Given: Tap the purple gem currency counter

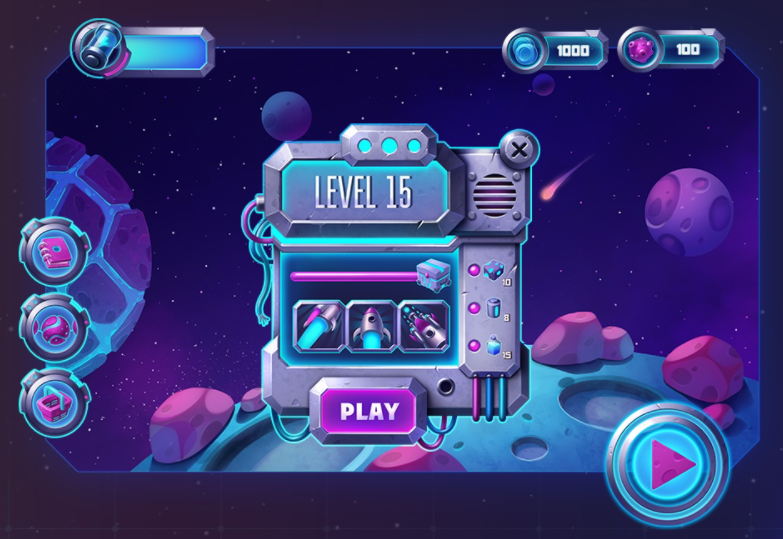Looking at the screenshot, I should click(670, 49).
